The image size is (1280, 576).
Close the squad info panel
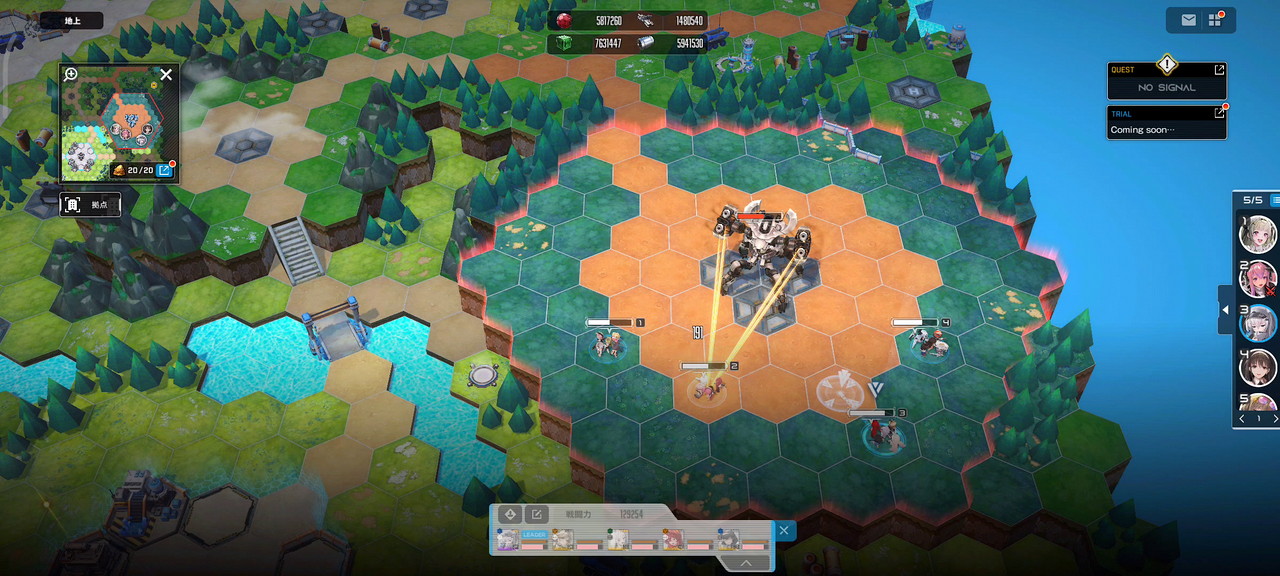(784, 531)
